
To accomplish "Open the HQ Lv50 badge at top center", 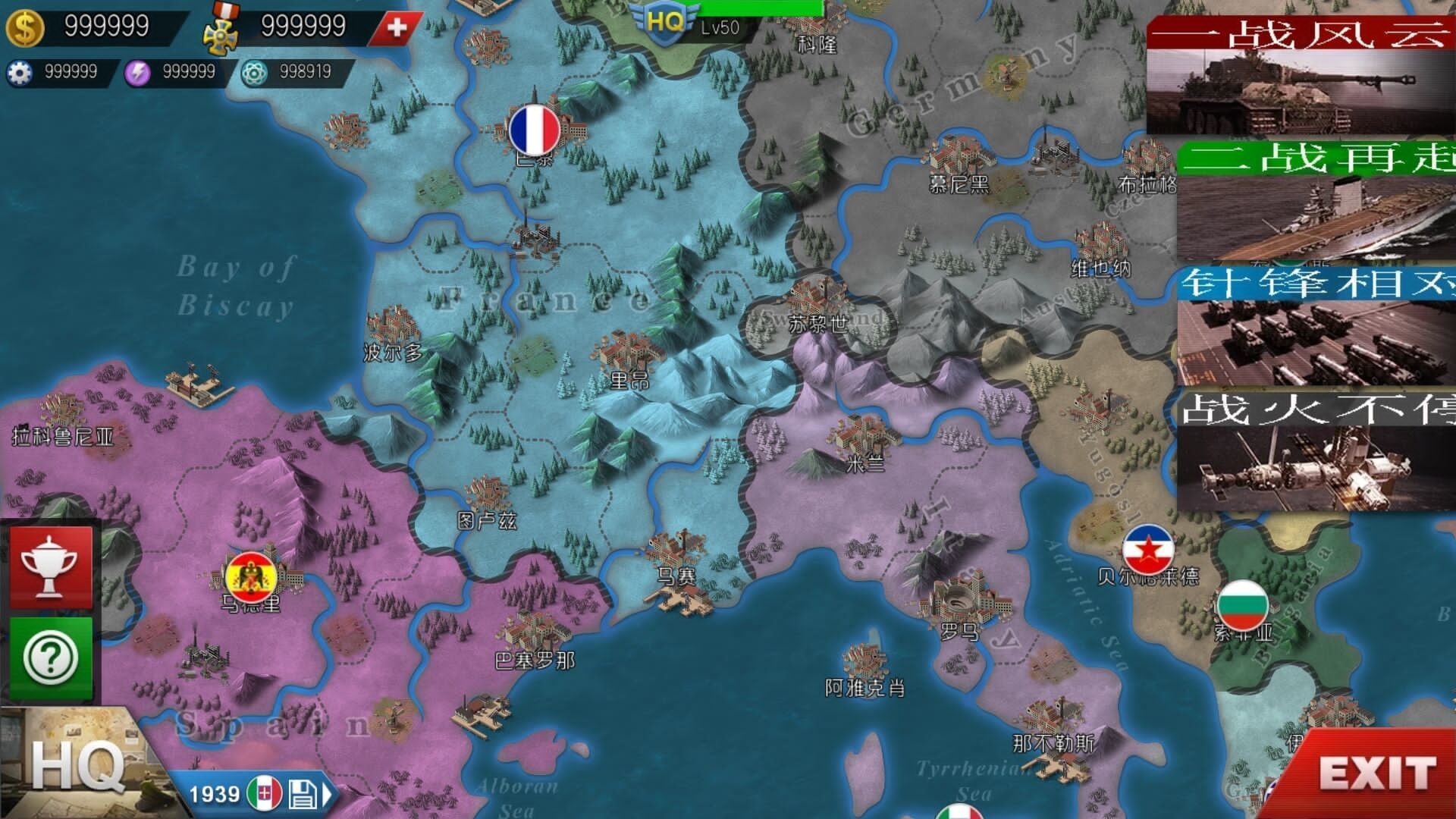I will tap(664, 23).
